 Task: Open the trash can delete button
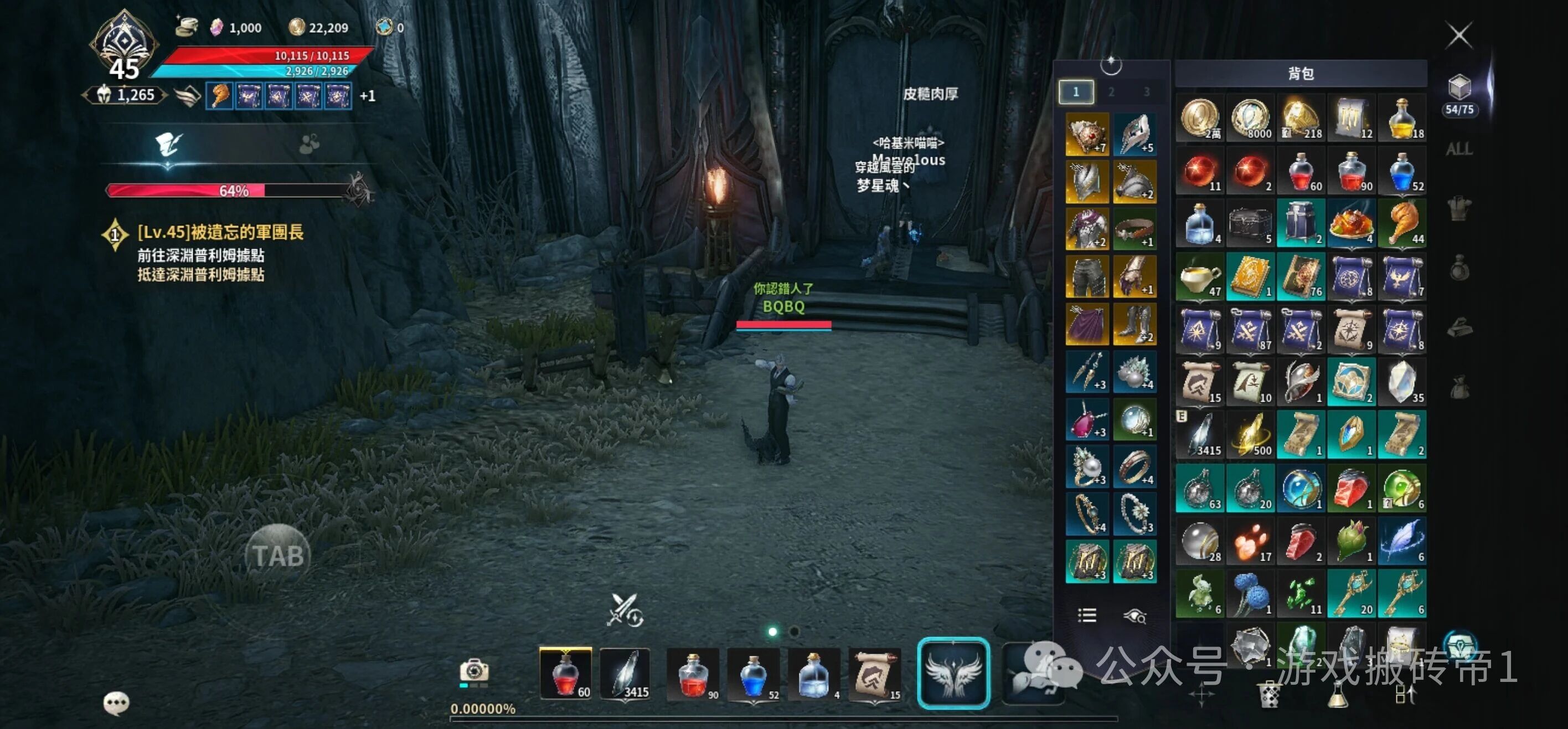[x=1269, y=695]
